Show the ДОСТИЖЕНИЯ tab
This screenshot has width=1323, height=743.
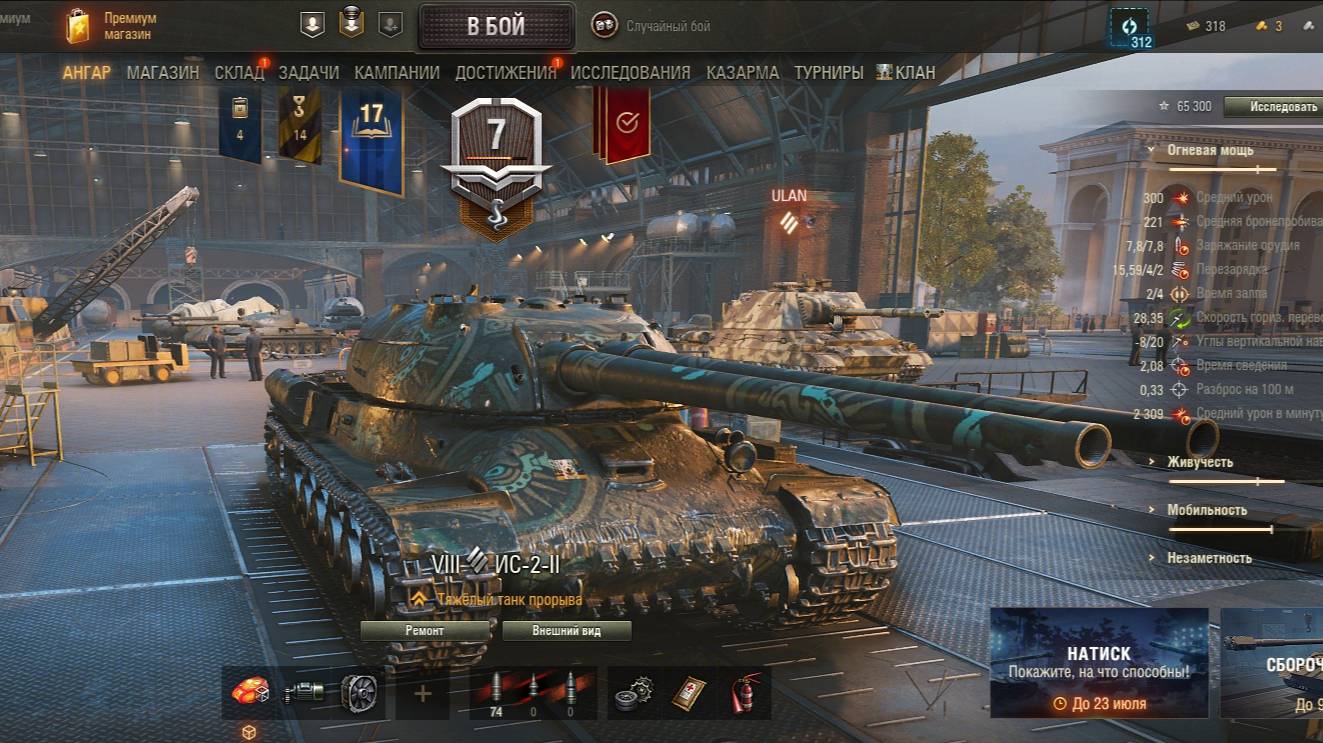505,73
